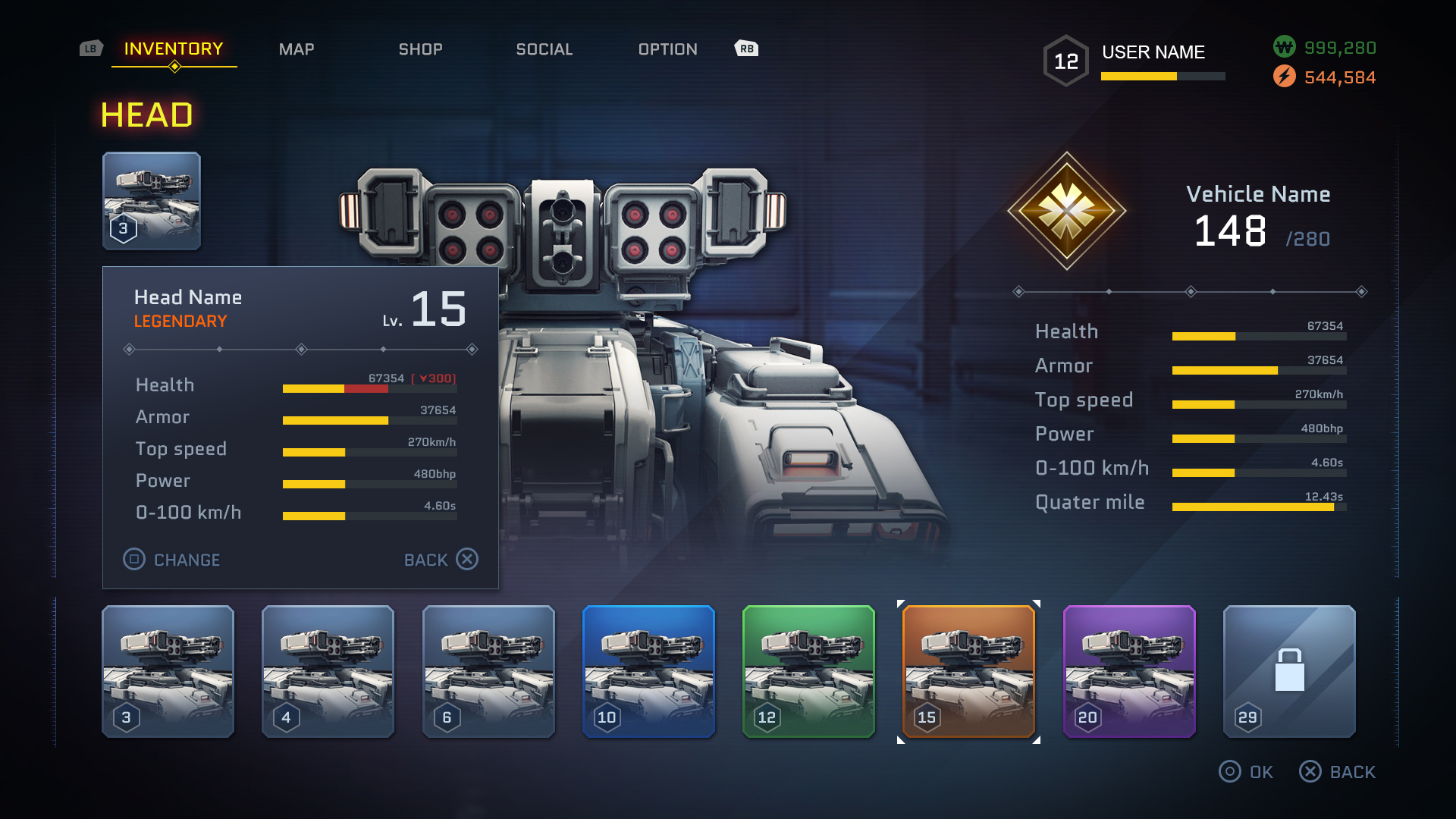The image size is (1456, 819).
Task: Go to the Shop tab
Action: (421, 49)
